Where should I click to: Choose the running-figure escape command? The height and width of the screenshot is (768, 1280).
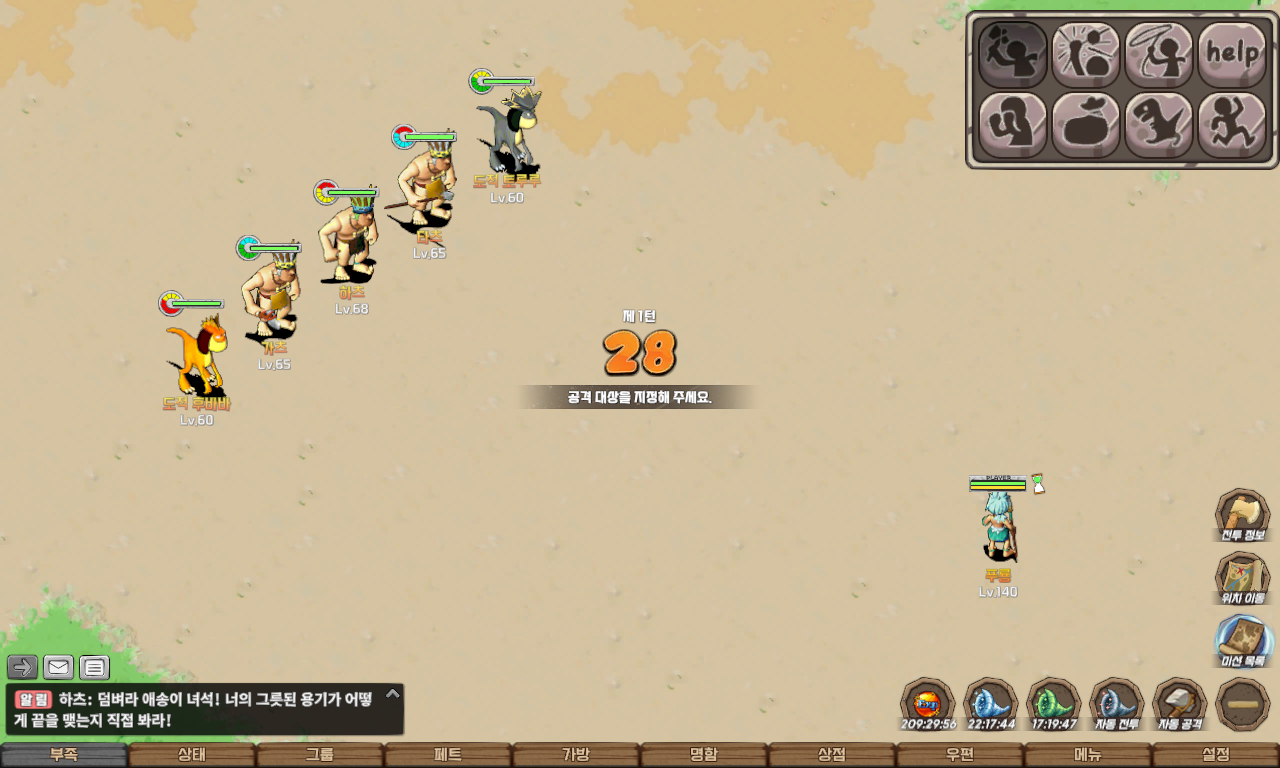pos(1231,125)
